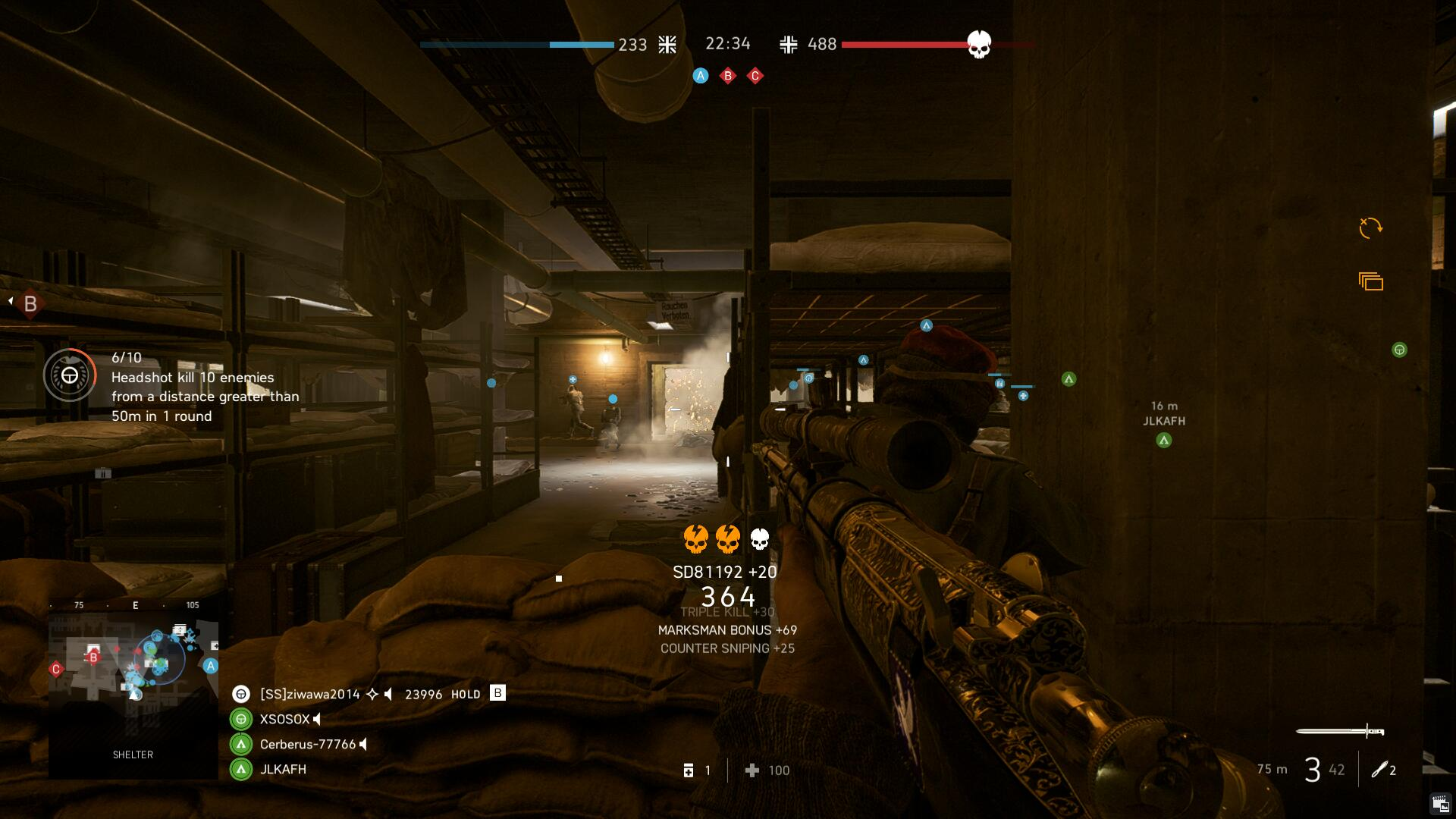Select XSOSOX in the squad list
This screenshot has width=1456, height=819.
[284, 719]
